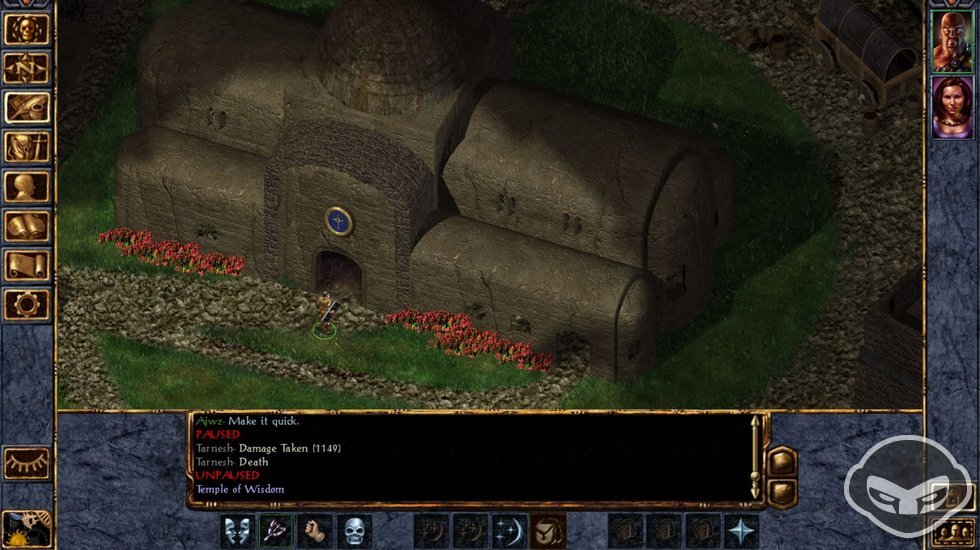Open the journal quill button
The width and height of the screenshot is (980, 550).
(26, 108)
